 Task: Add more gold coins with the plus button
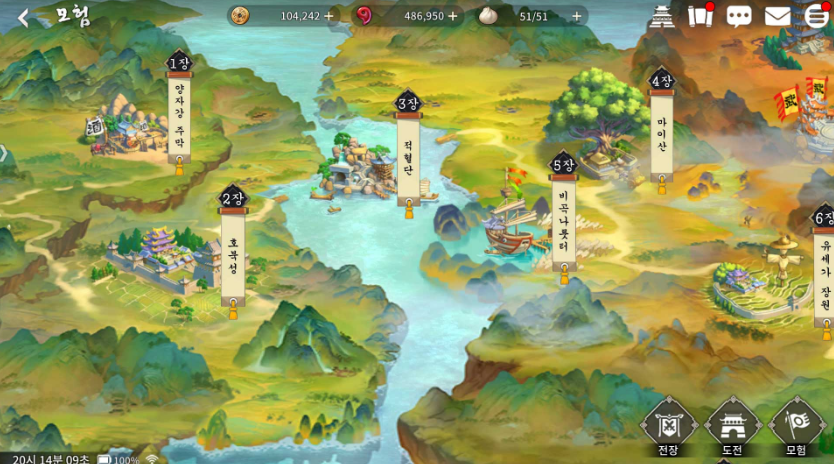tap(329, 16)
